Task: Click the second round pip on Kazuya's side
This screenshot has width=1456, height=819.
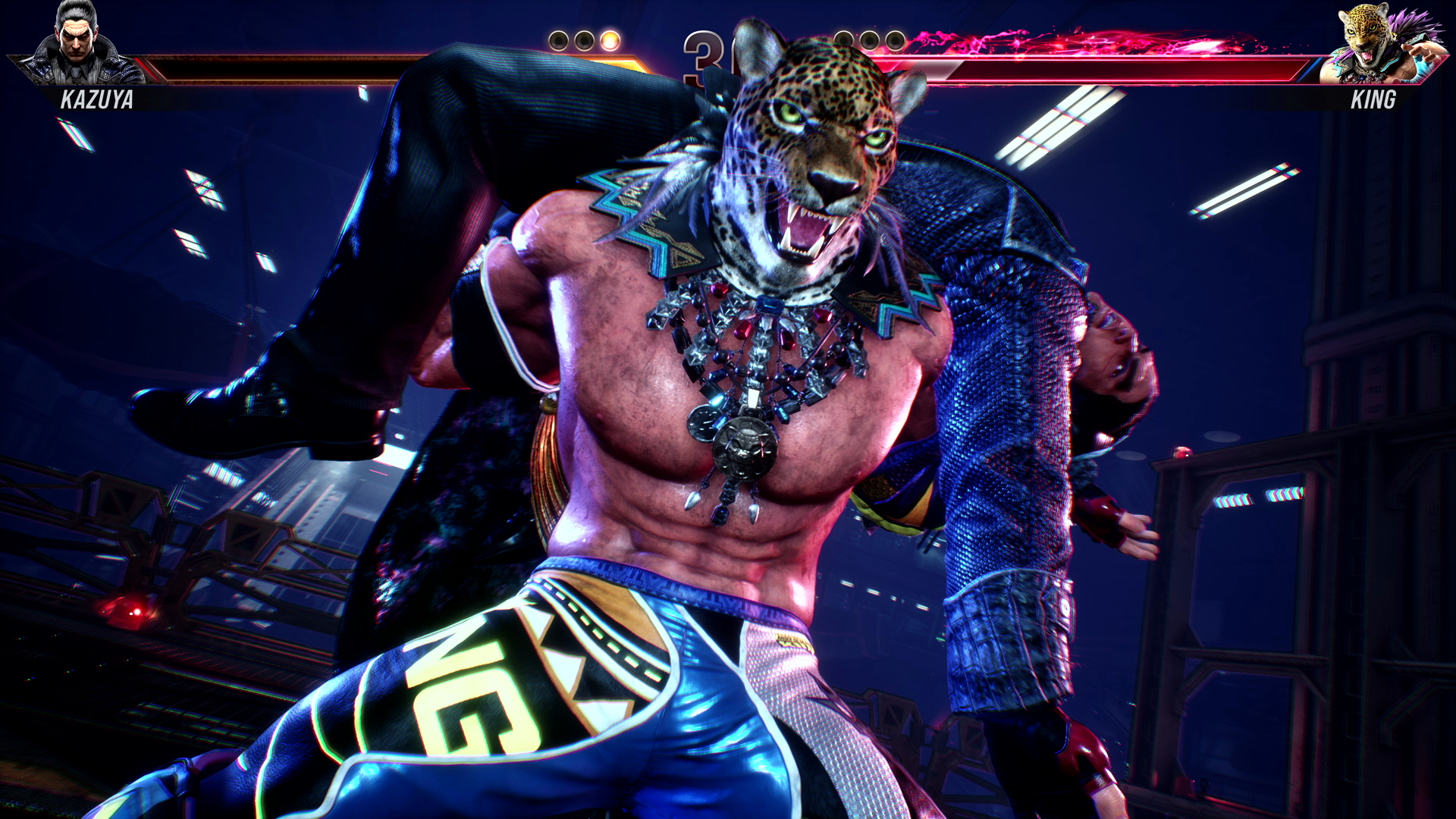Action: [583, 39]
